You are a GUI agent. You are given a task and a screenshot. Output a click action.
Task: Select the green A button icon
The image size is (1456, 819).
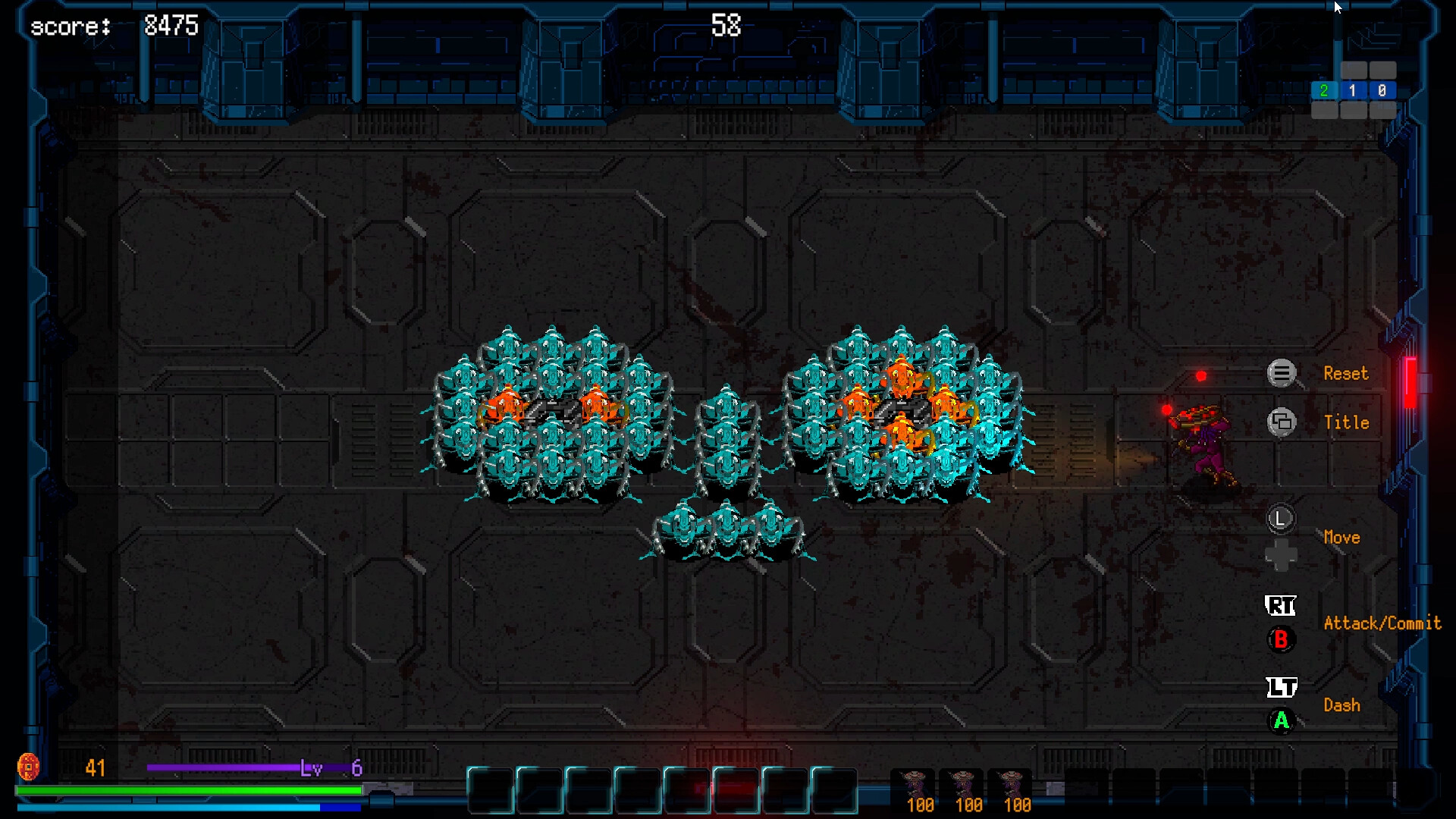click(1280, 723)
